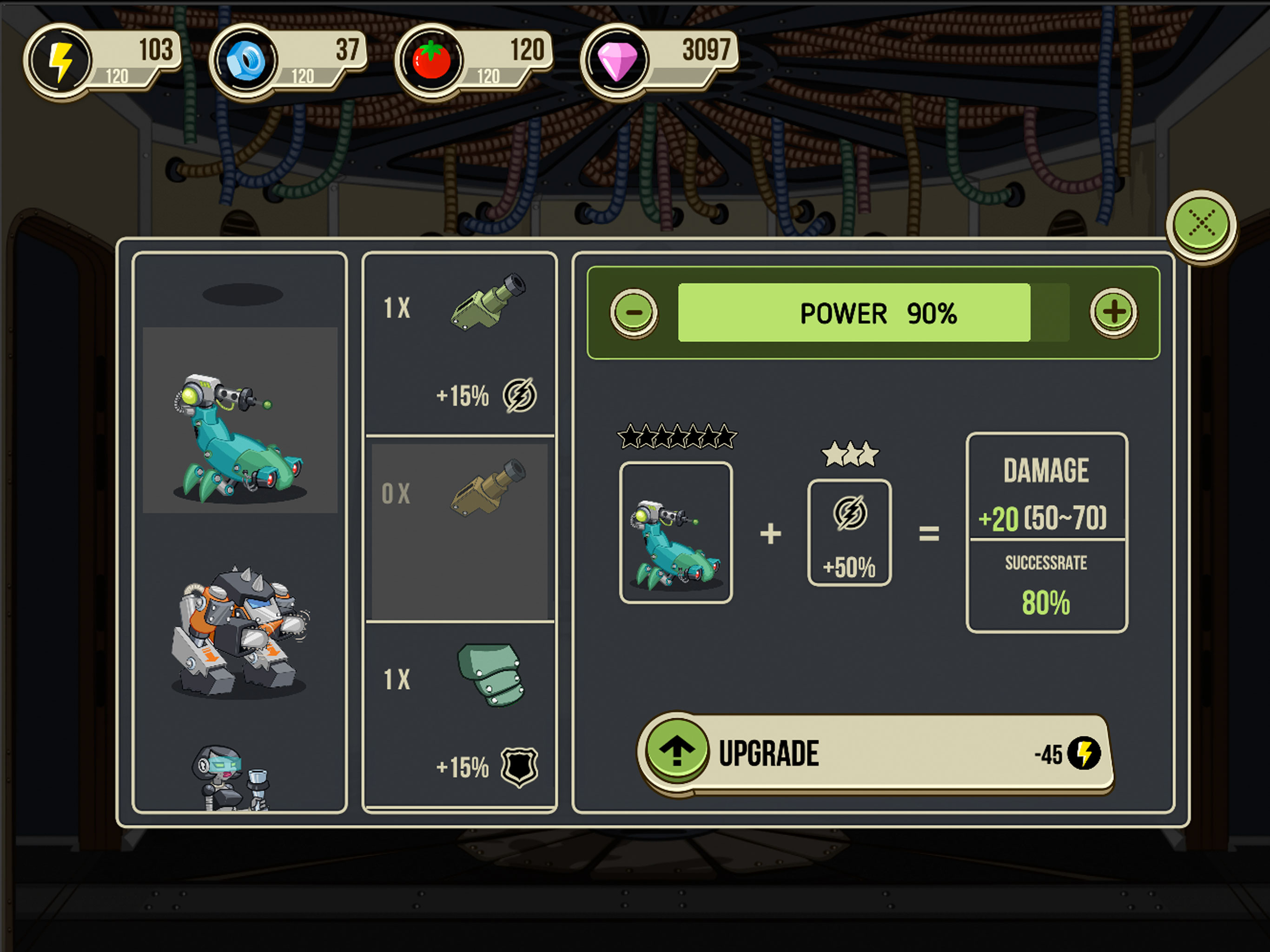Tap the scorpion robot upgrade slot
This screenshot has width=1270, height=952.
676,533
